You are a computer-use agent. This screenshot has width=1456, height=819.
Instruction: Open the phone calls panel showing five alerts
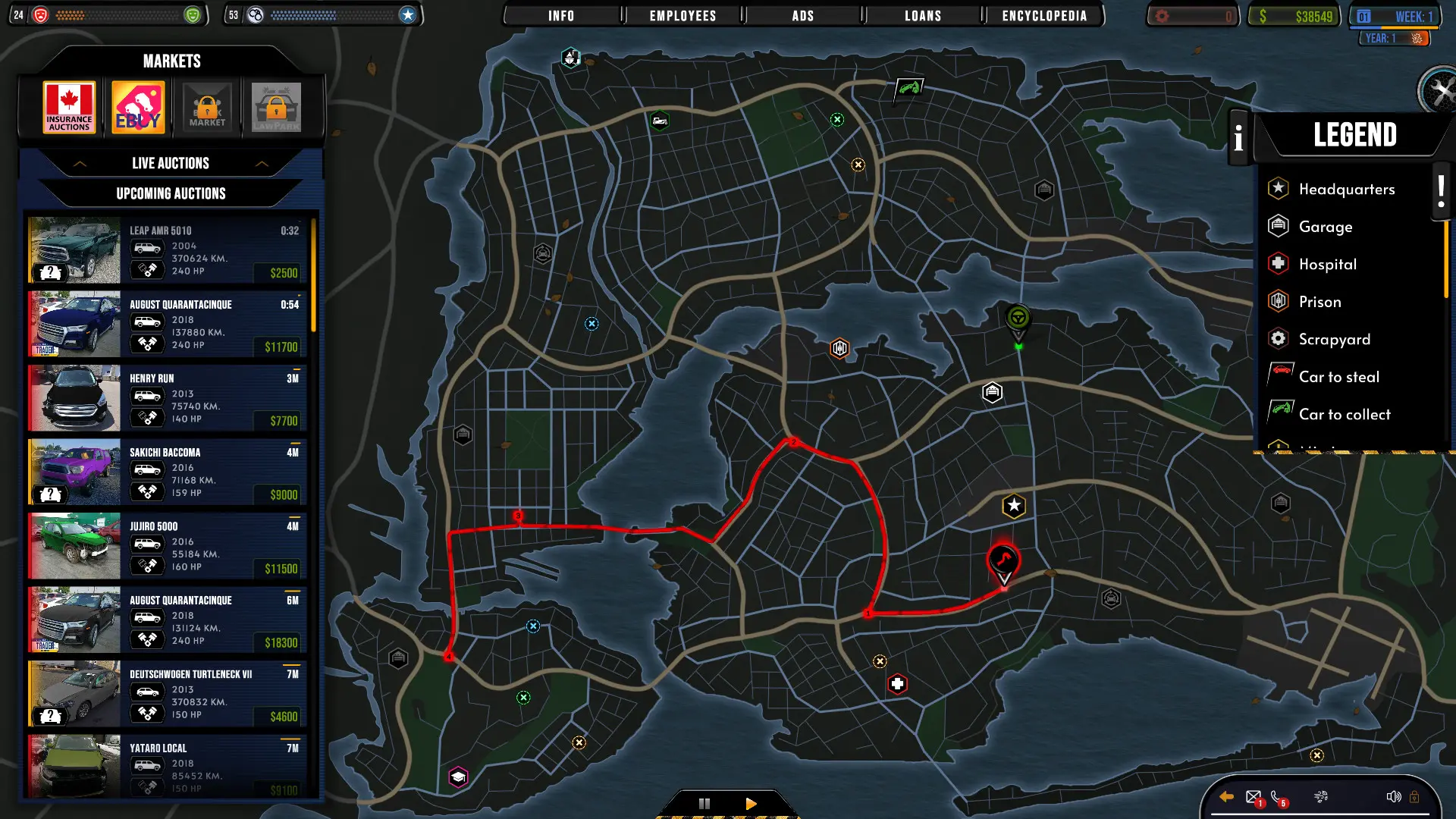[x=1276, y=797]
